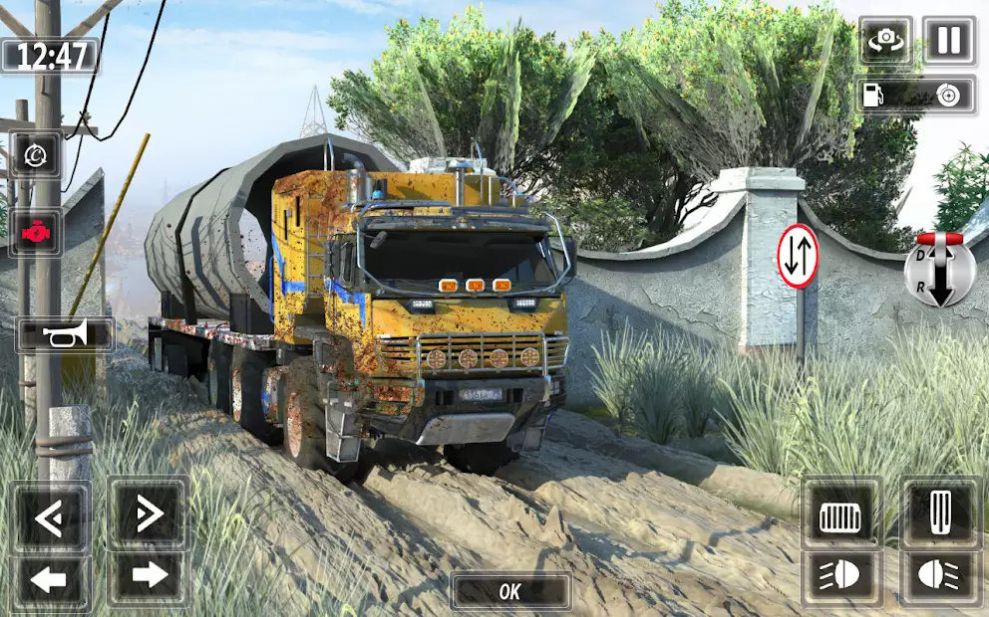Tap the red engine icon

click(36, 232)
